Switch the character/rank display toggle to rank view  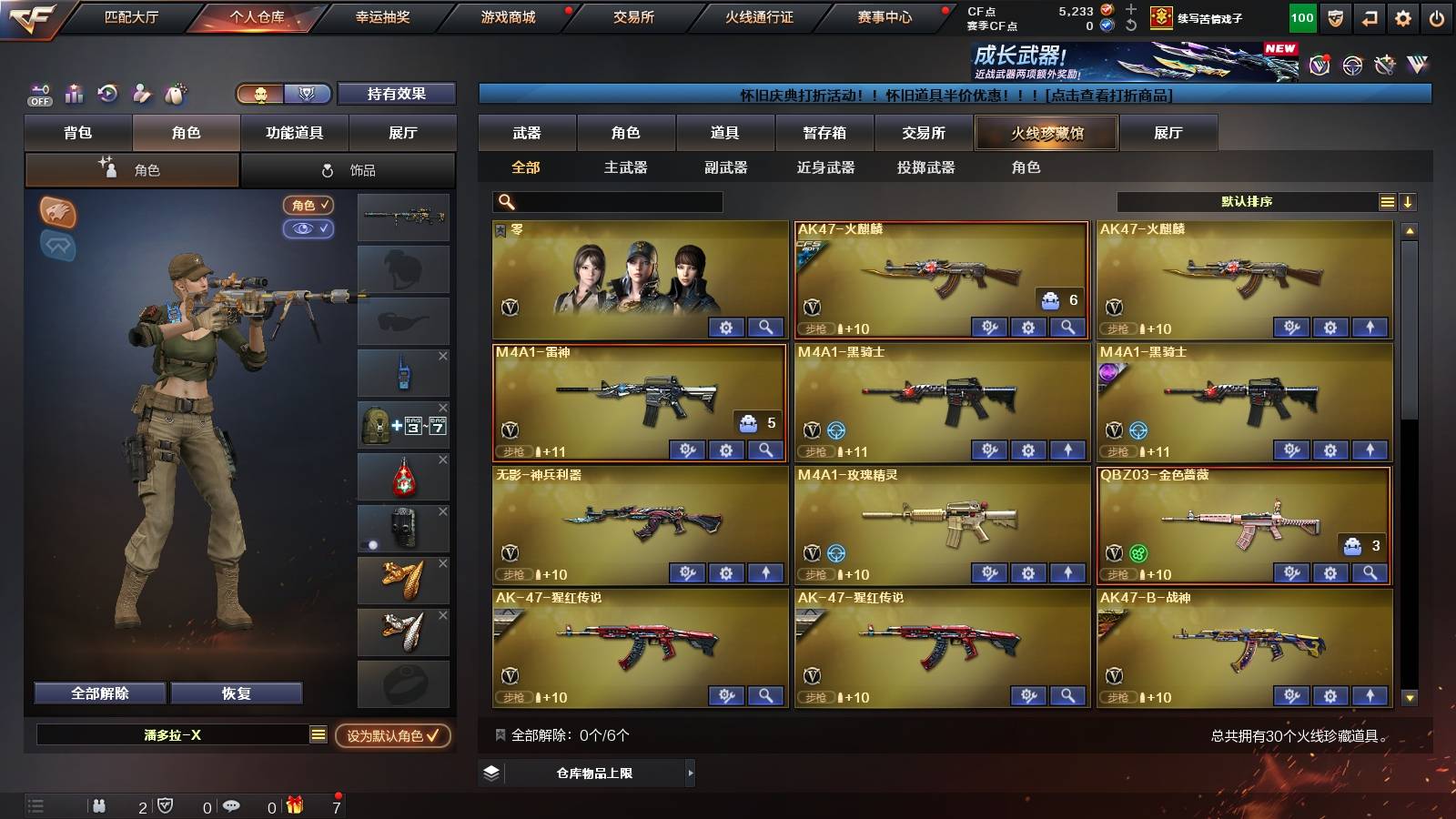(x=308, y=94)
